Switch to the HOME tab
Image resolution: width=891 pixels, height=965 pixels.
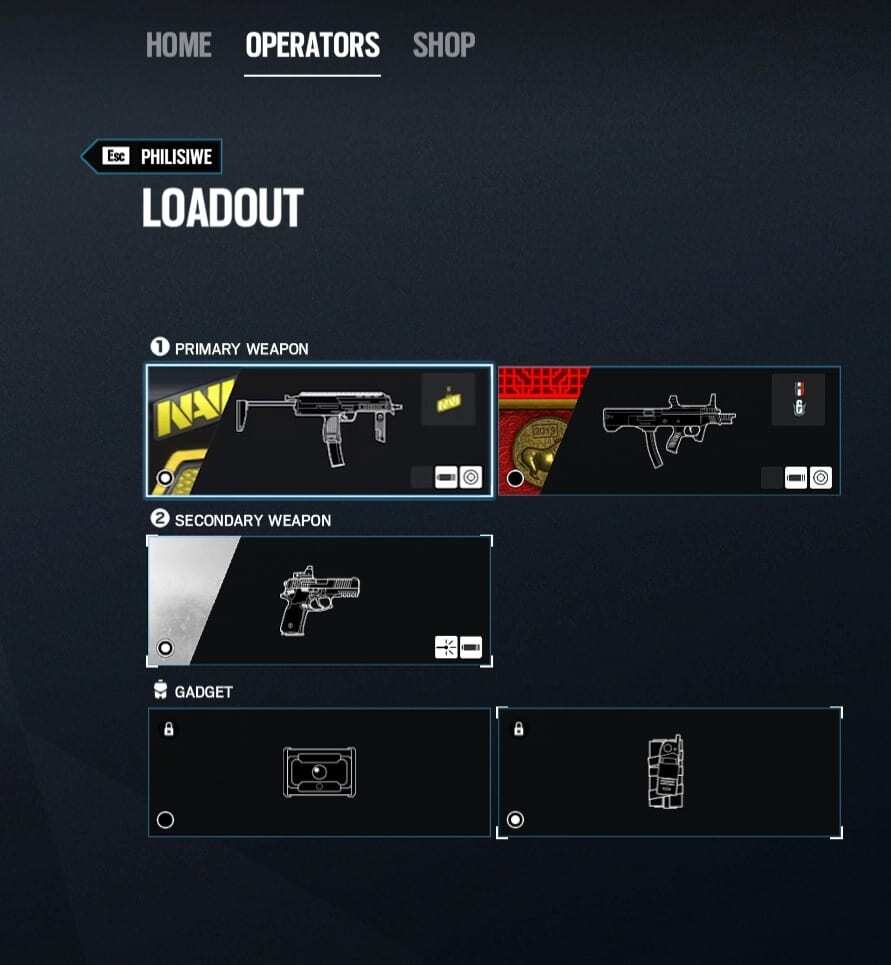pos(178,45)
